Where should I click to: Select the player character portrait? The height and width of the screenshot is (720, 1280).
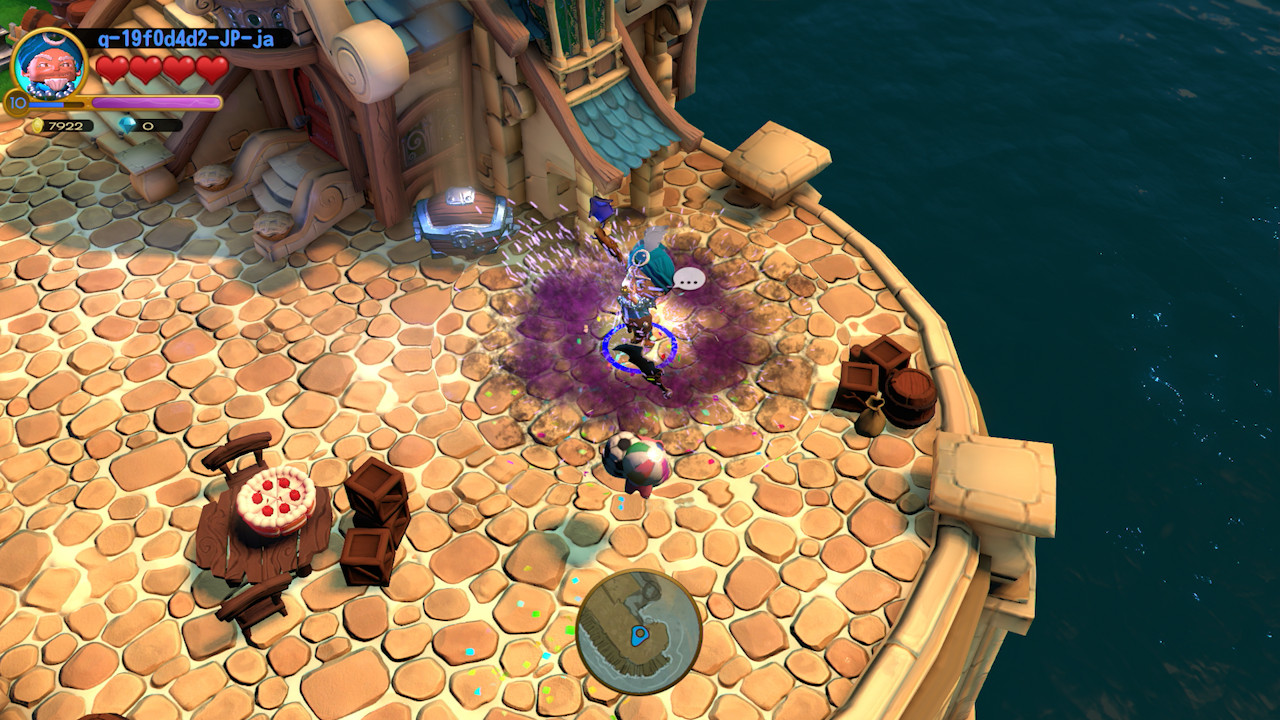pyautogui.click(x=49, y=66)
